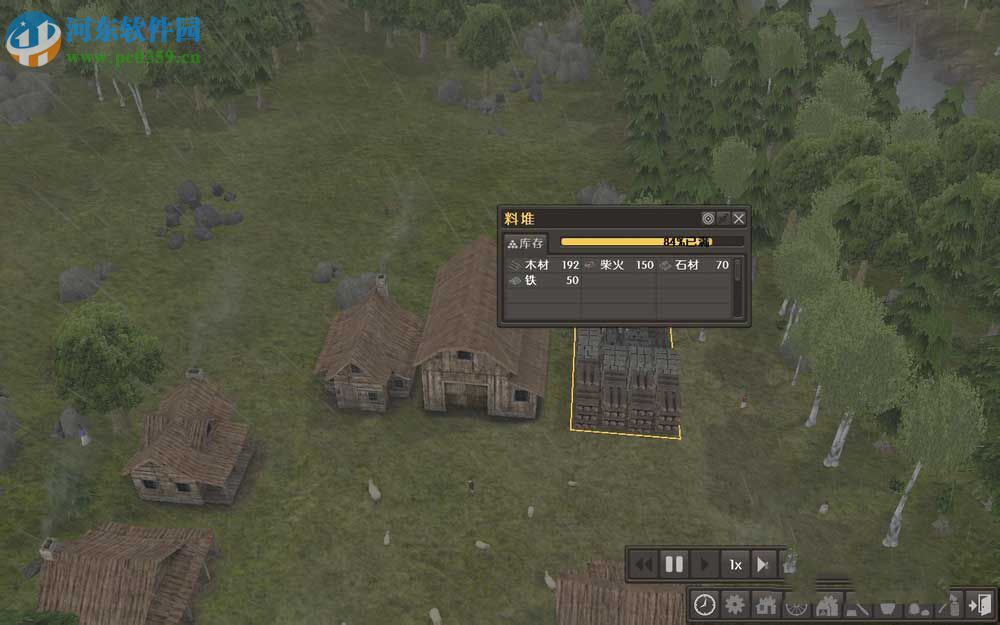Increase game speed with fast-forward button

(x=764, y=565)
